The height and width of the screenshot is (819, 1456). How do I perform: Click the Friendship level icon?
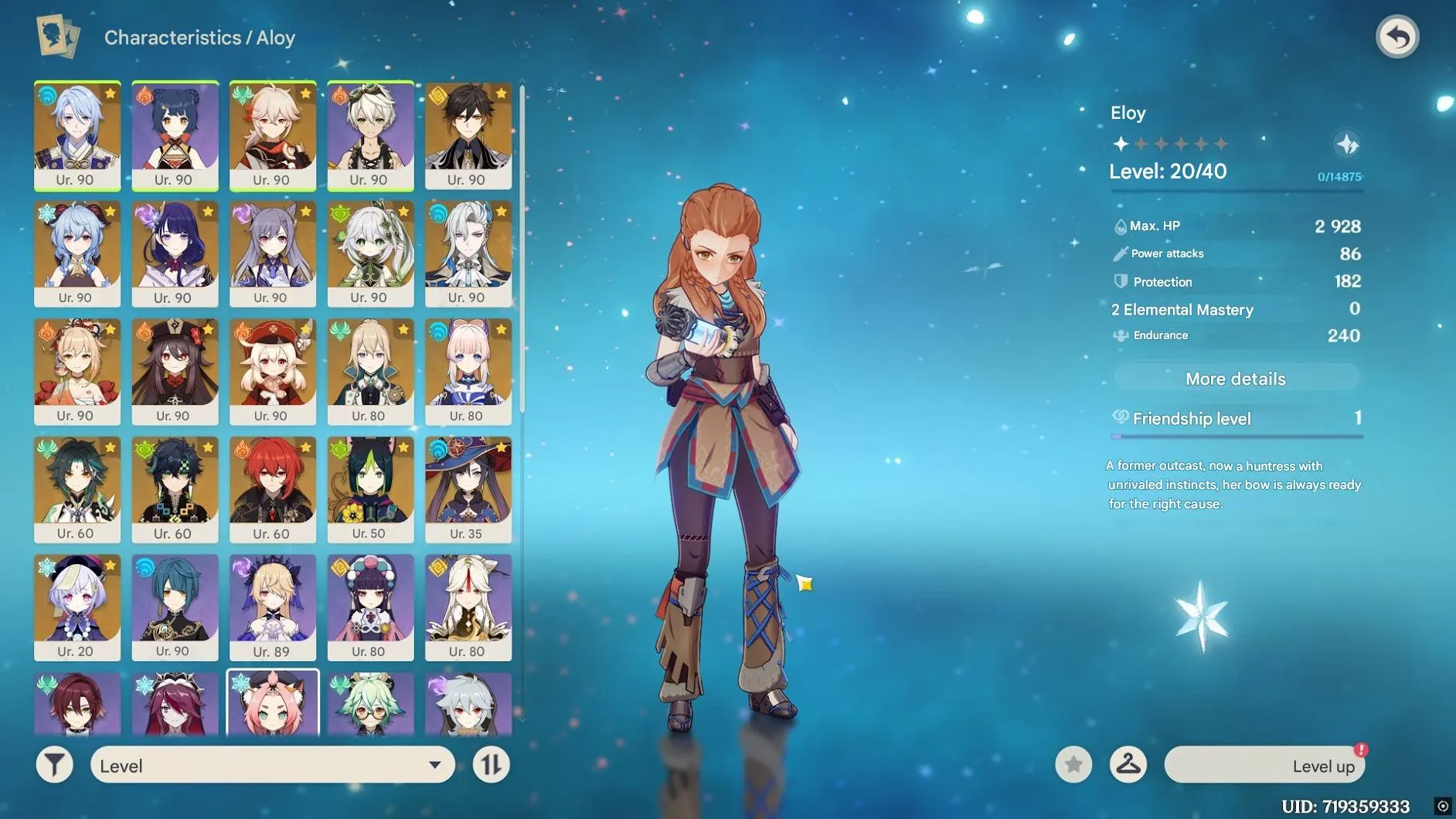[1119, 418]
